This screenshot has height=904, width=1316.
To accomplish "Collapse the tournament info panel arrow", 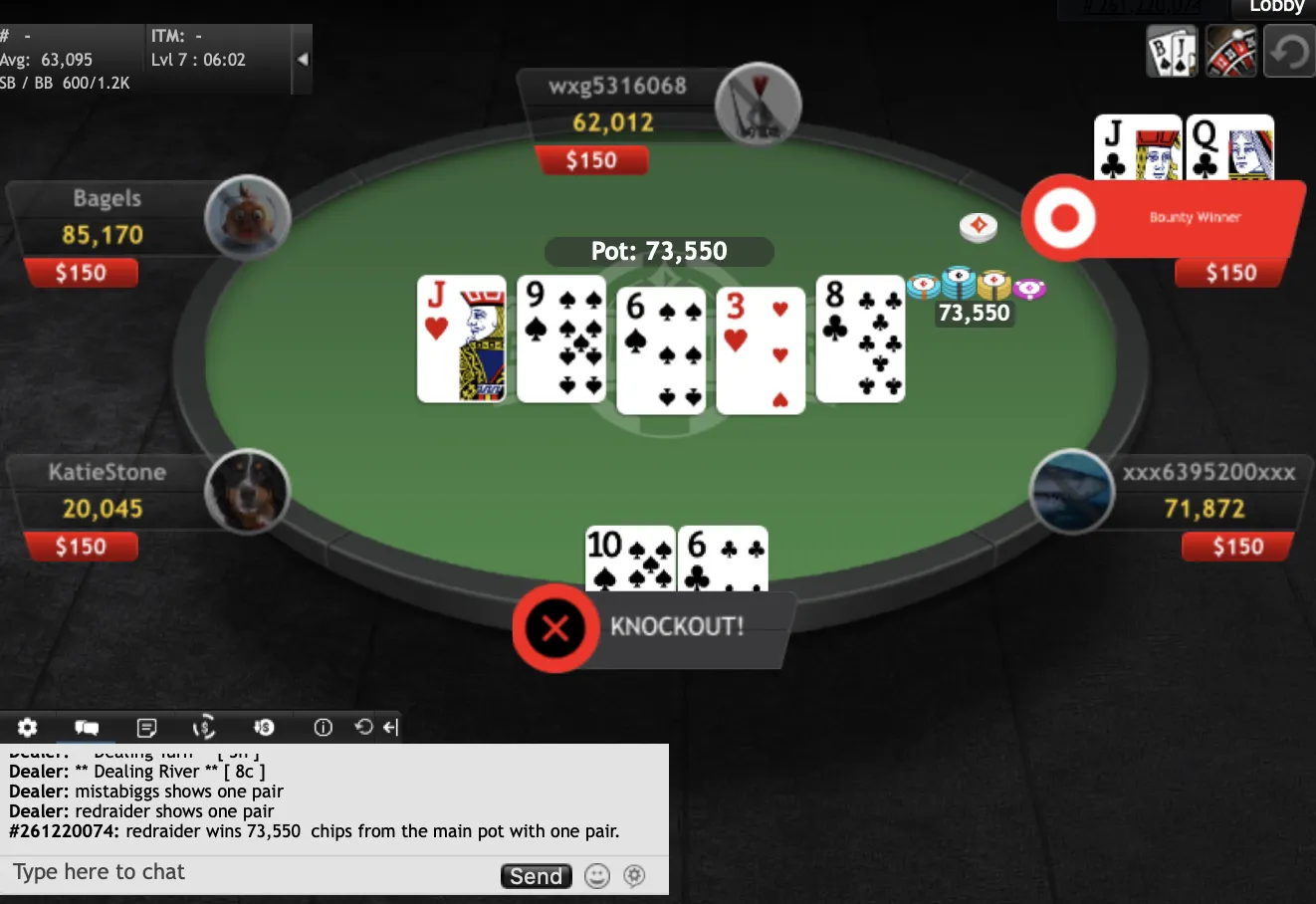I will [303, 59].
